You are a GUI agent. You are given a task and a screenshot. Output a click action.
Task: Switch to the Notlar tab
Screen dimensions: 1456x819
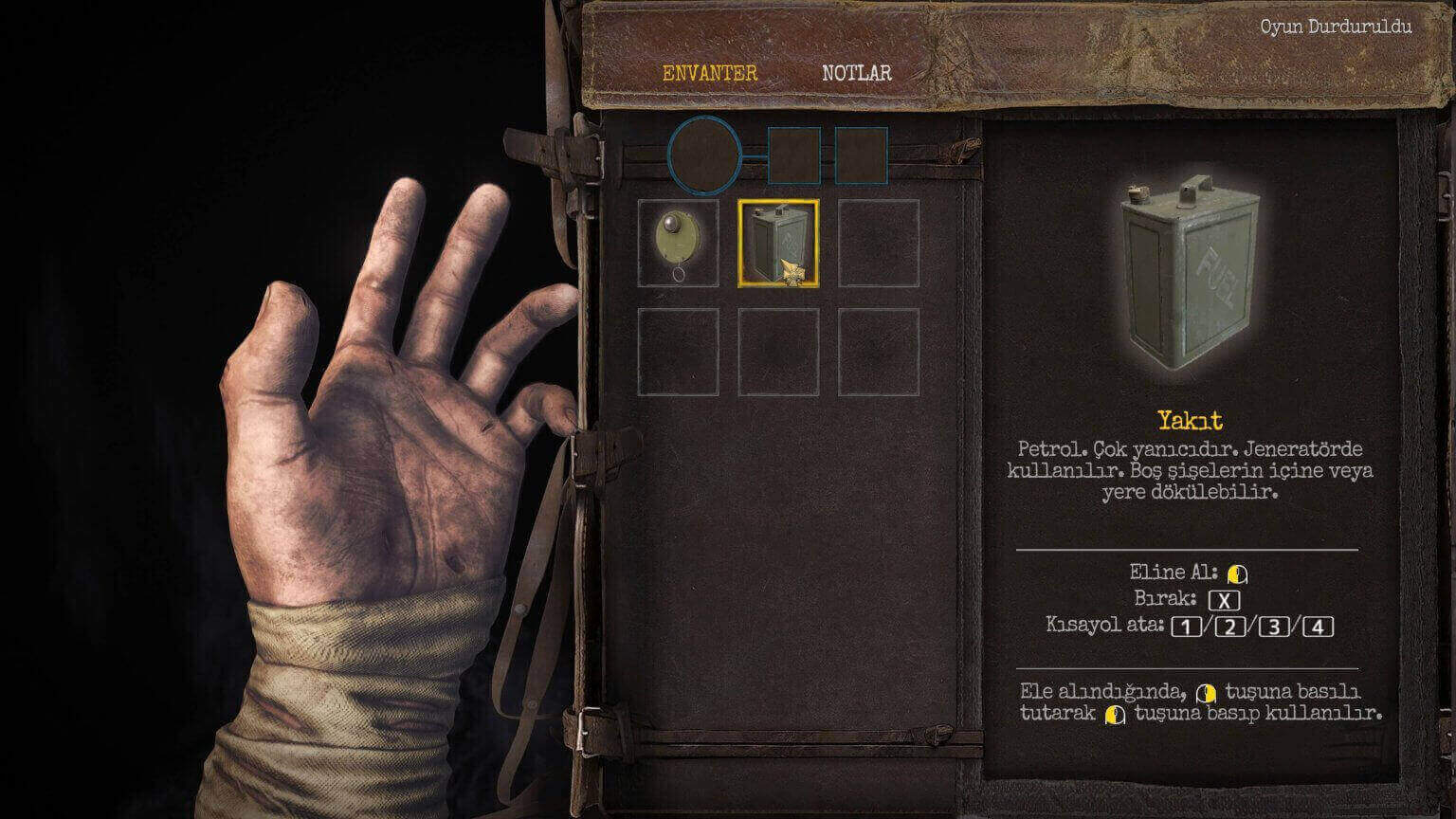pos(856,73)
